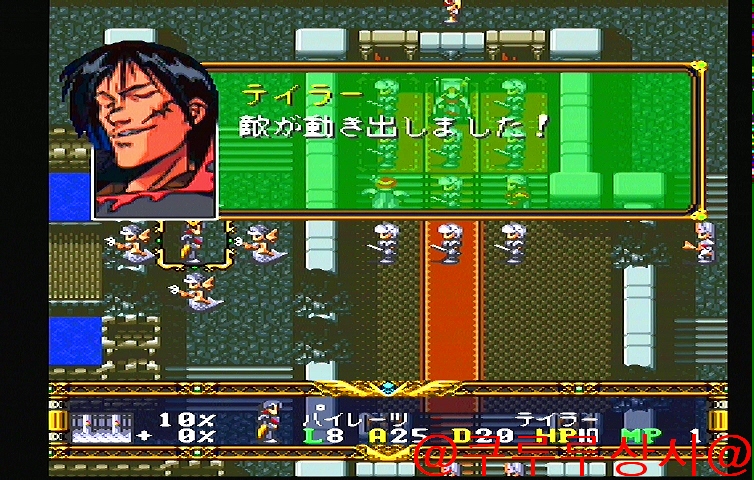Screen dimensions: 754x480
Task: Advance Taylor's dialogue message box
Action: coord(455,138)
